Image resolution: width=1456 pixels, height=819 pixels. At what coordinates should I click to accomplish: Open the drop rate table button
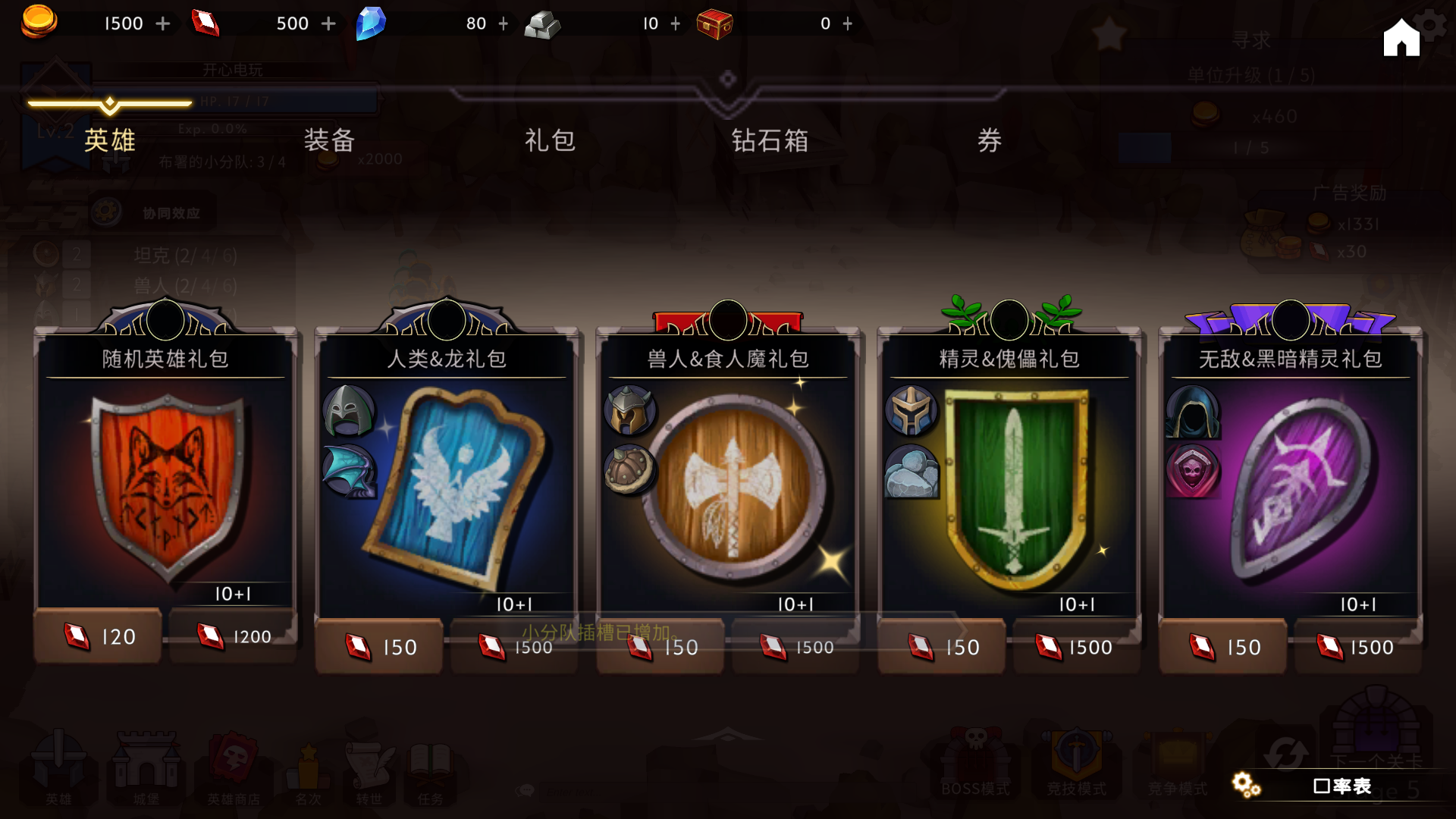[1341, 786]
